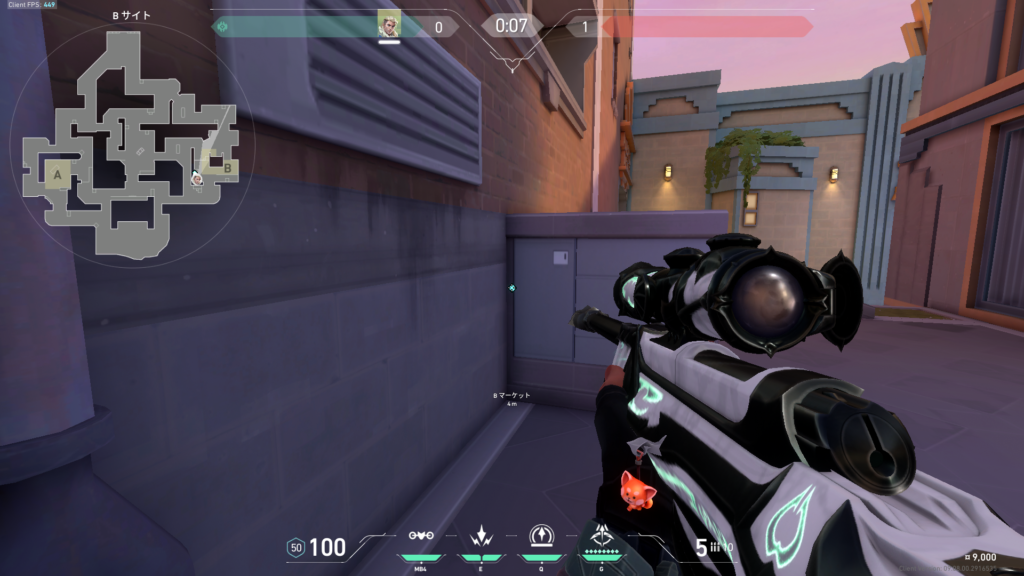Image resolution: width=1024 pixels, height=576 pixels.
Task: Click the minimap in the corner
Action: [129, 144]
